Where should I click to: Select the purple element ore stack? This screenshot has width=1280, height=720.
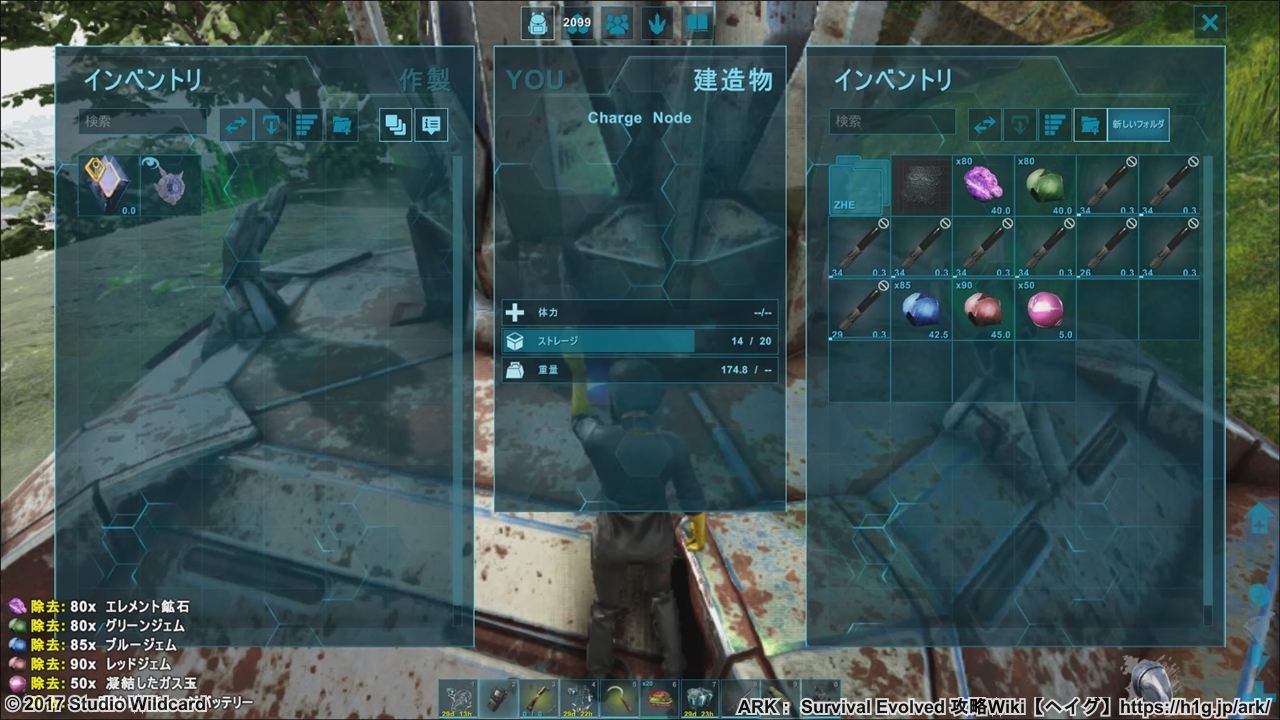[x=983, y=186]
